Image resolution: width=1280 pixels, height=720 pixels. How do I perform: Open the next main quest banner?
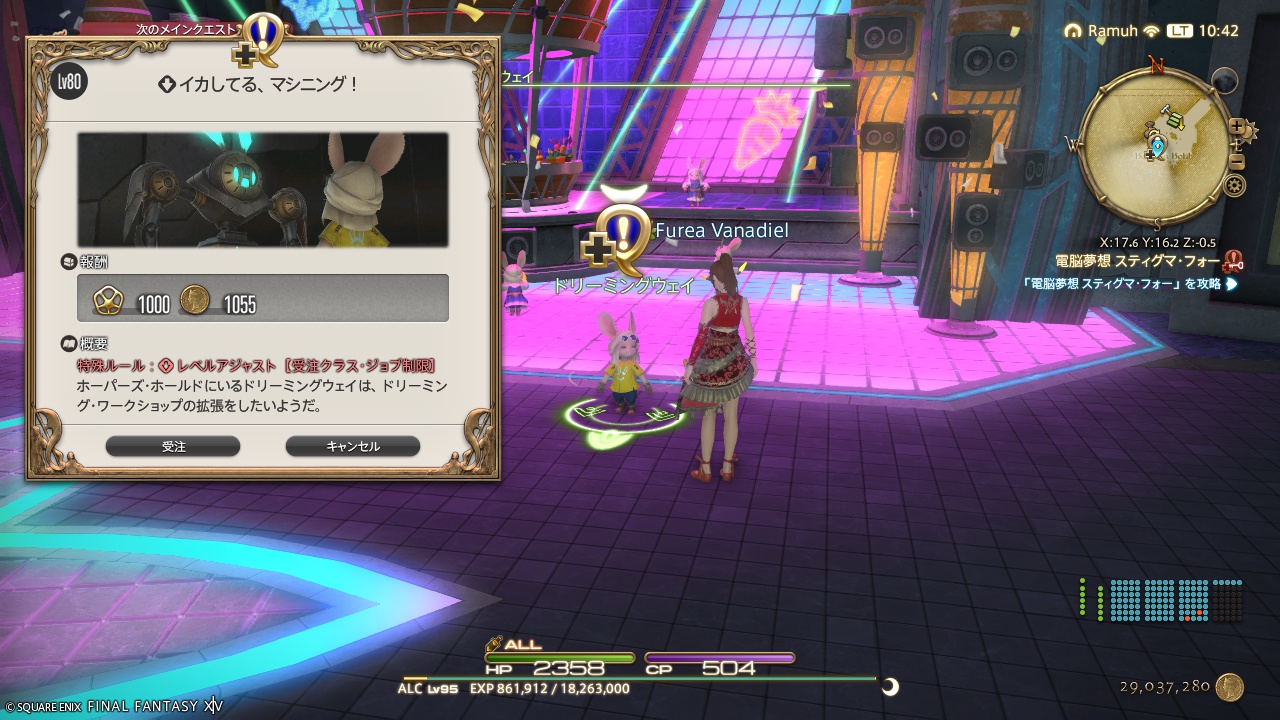coord(188,29)
